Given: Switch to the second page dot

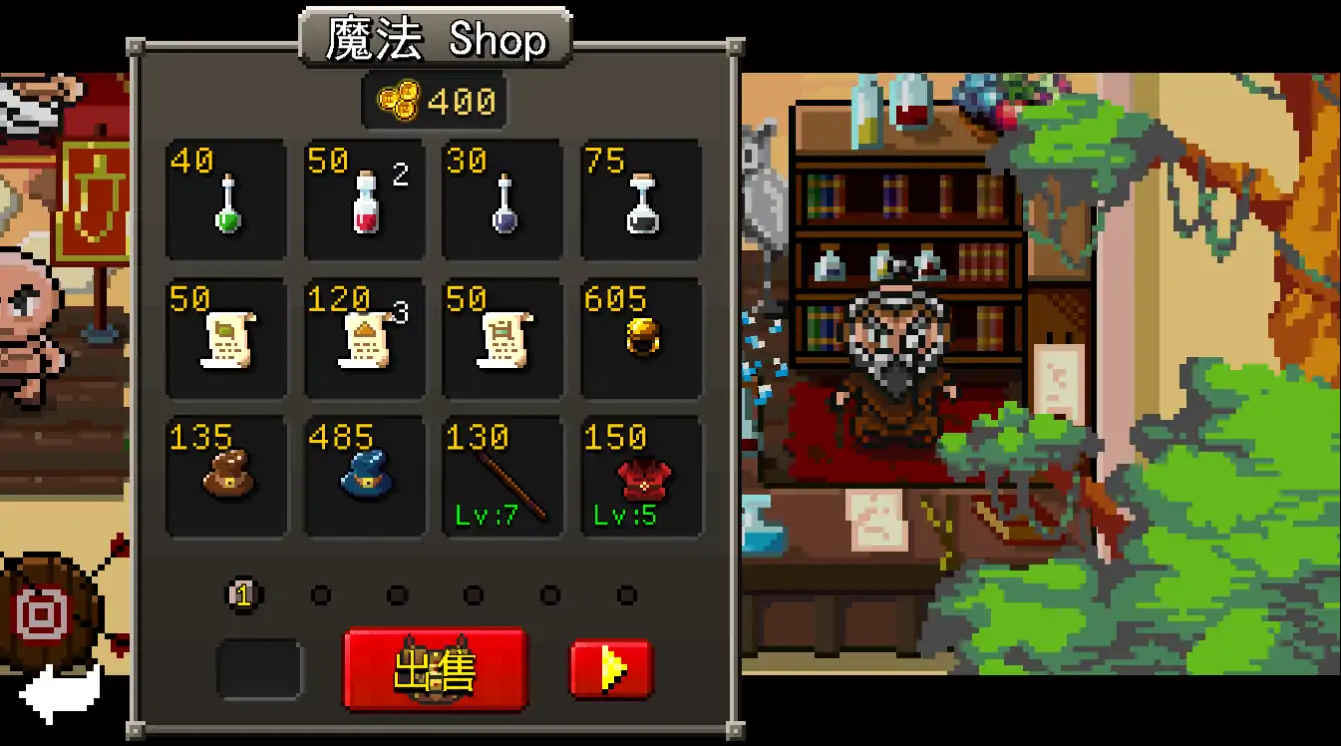Looking at the screenshot, I should pos(321,594).
